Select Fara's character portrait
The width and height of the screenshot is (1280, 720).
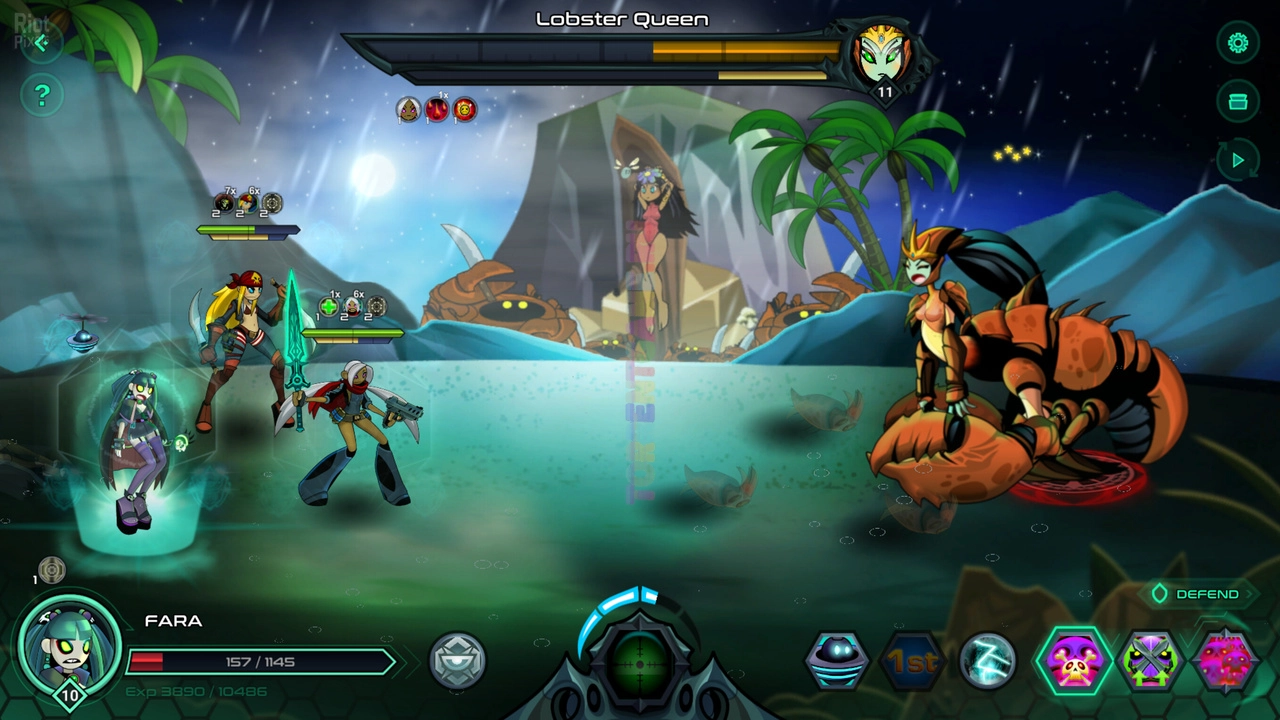click(68, 646)
